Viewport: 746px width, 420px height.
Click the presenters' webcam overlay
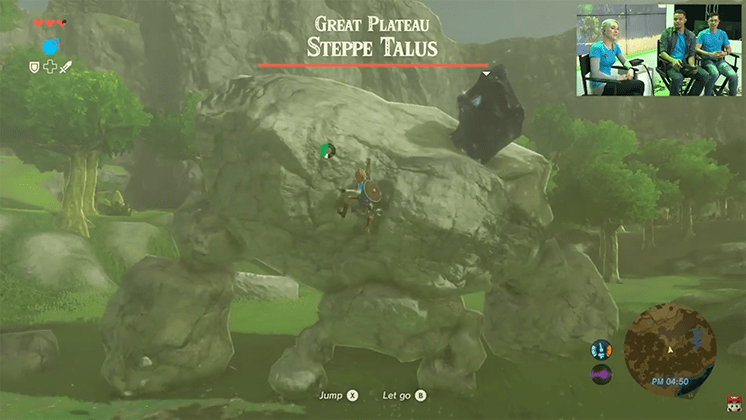coord(659,50)
